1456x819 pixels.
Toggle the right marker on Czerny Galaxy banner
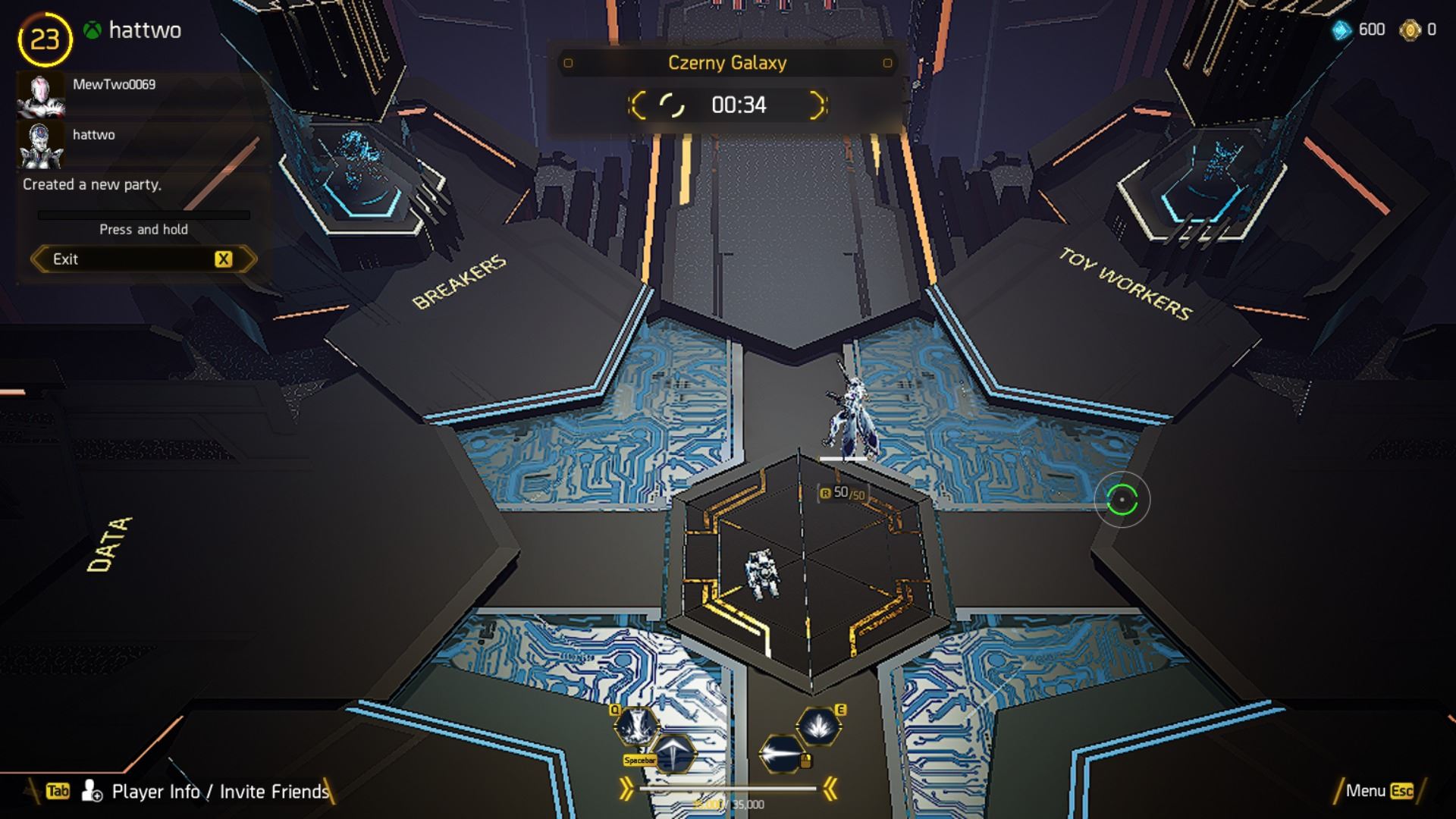pyautogui.click(x=886, y=64)
